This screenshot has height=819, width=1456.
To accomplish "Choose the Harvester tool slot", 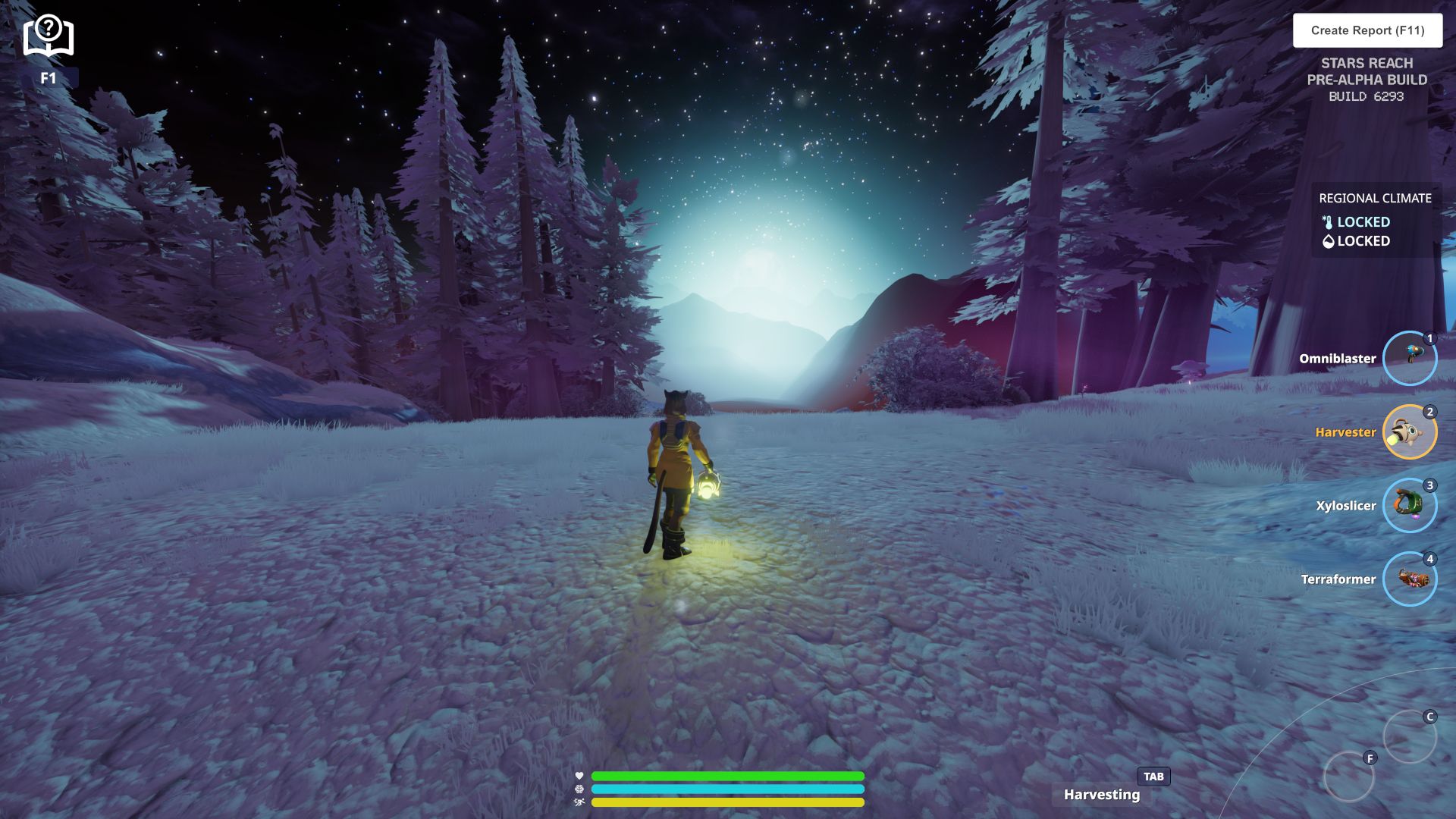I will [x=1409, y=432].
